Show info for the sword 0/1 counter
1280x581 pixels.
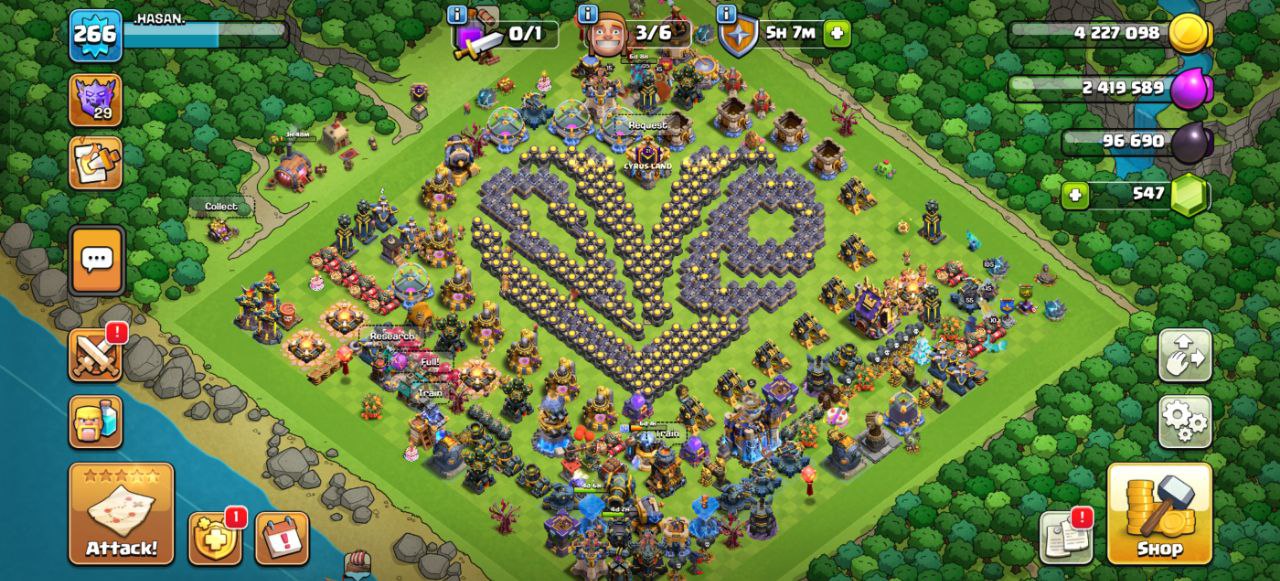(458, 15)
